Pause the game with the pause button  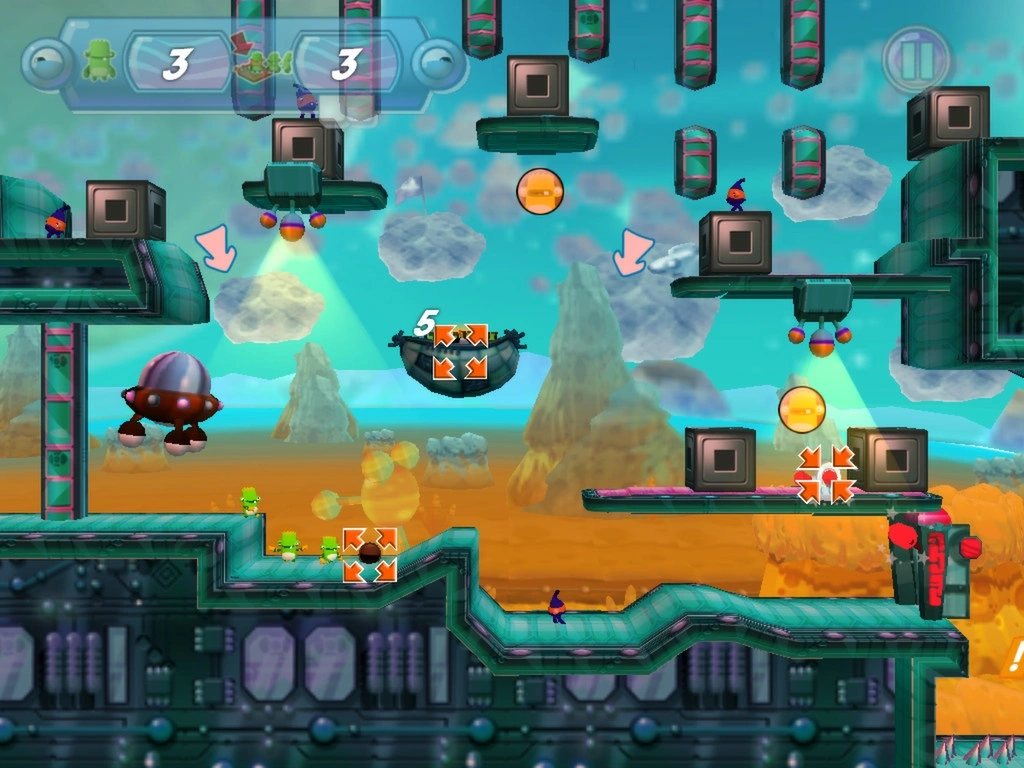click(x=916, y=59)
